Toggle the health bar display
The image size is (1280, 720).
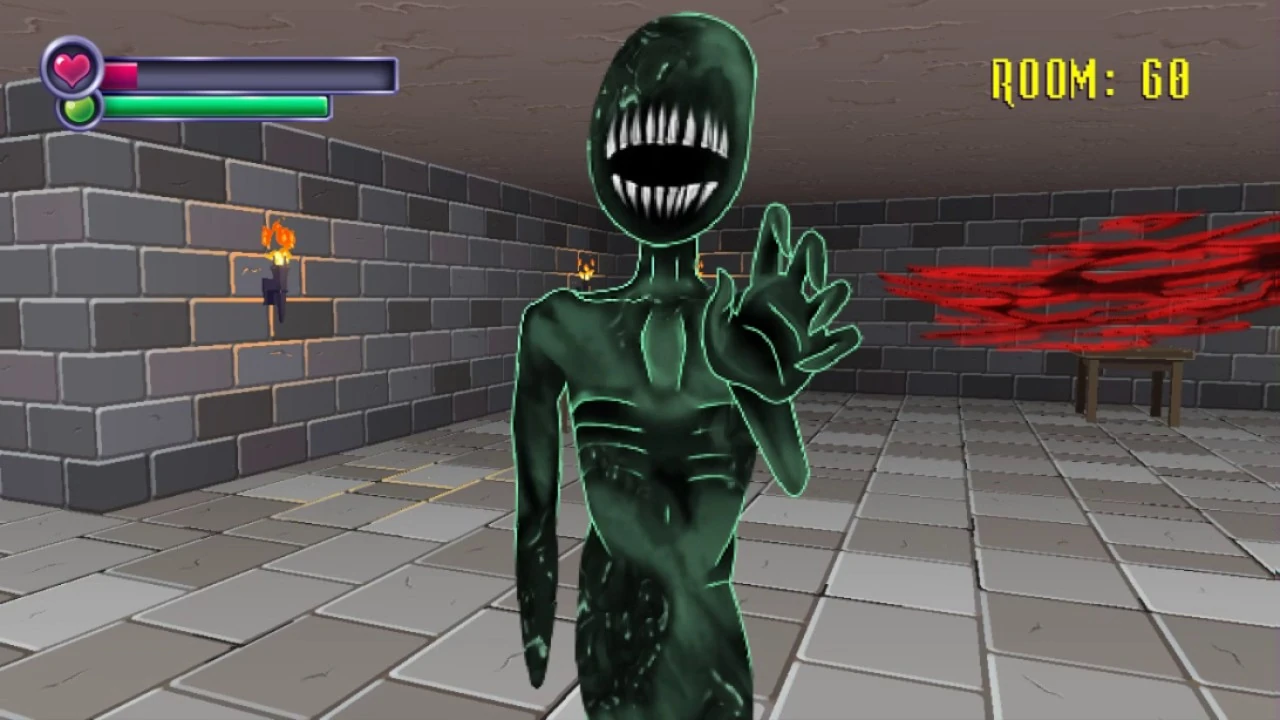point(250,74)
